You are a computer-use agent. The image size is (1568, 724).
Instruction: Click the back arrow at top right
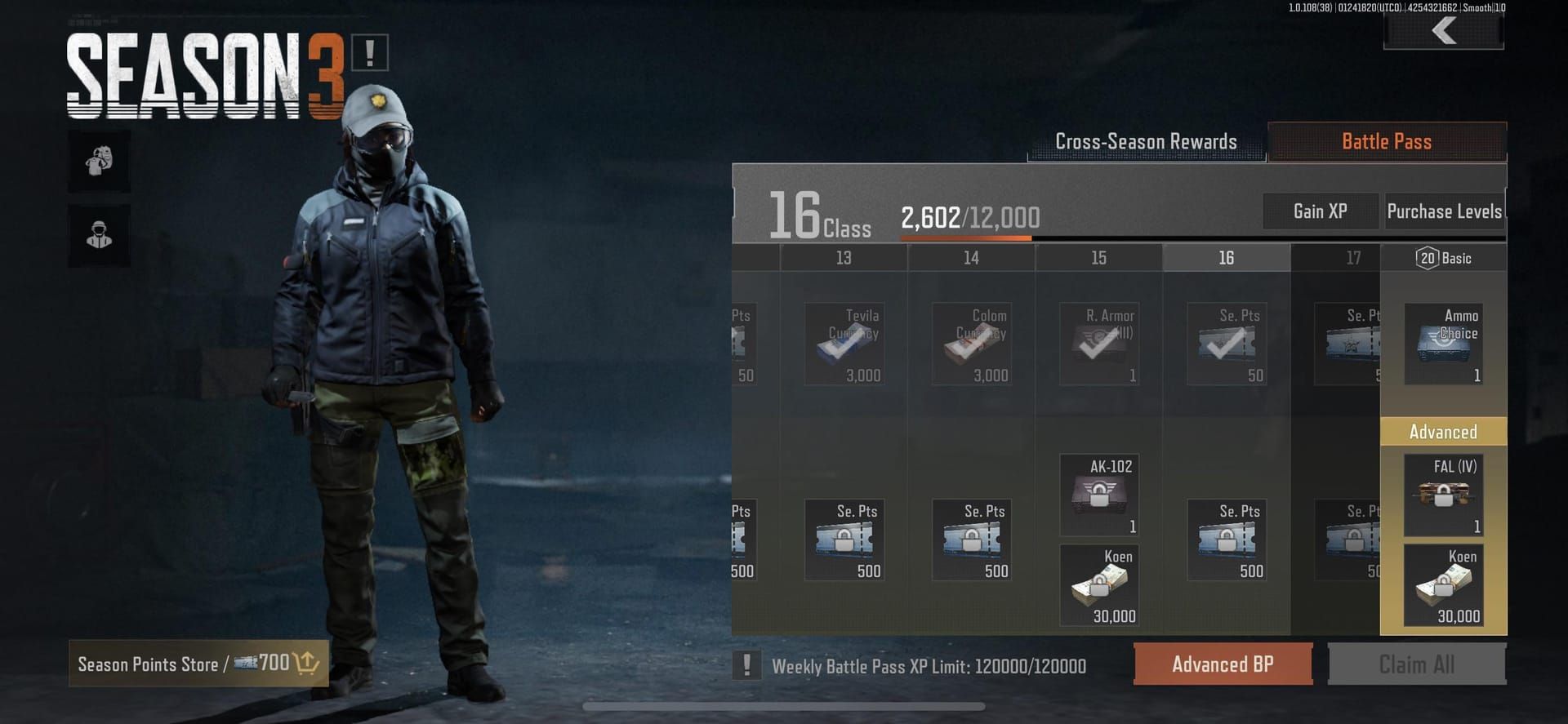click(x=1443, y=31)
